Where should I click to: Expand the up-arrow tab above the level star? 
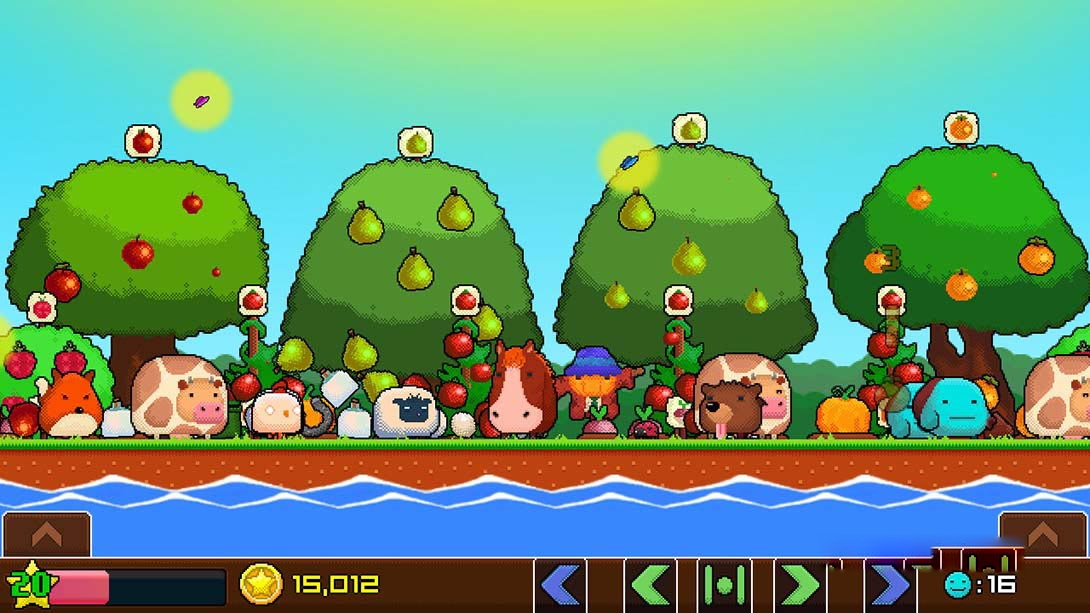point(46,534)
